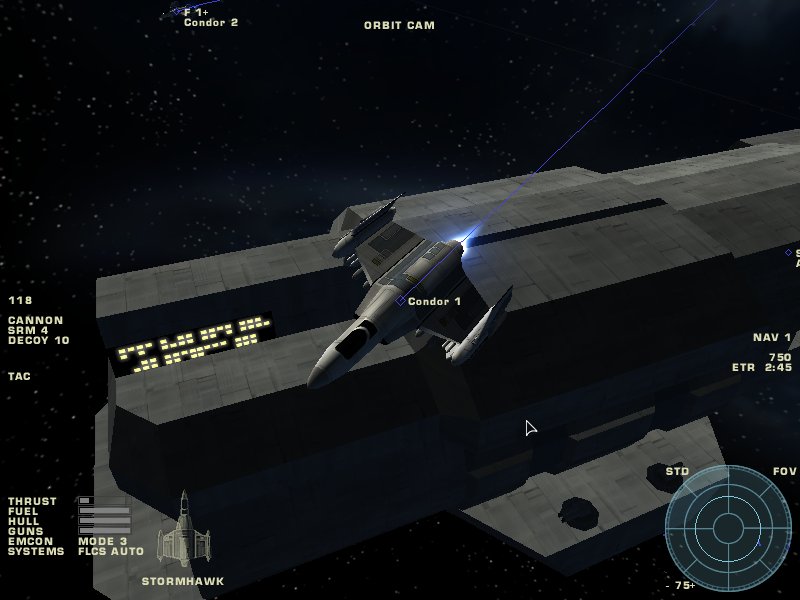Select the SRM 4 missile entry
The height and width of the screenshot is (600, 800).
click(28, 331)
